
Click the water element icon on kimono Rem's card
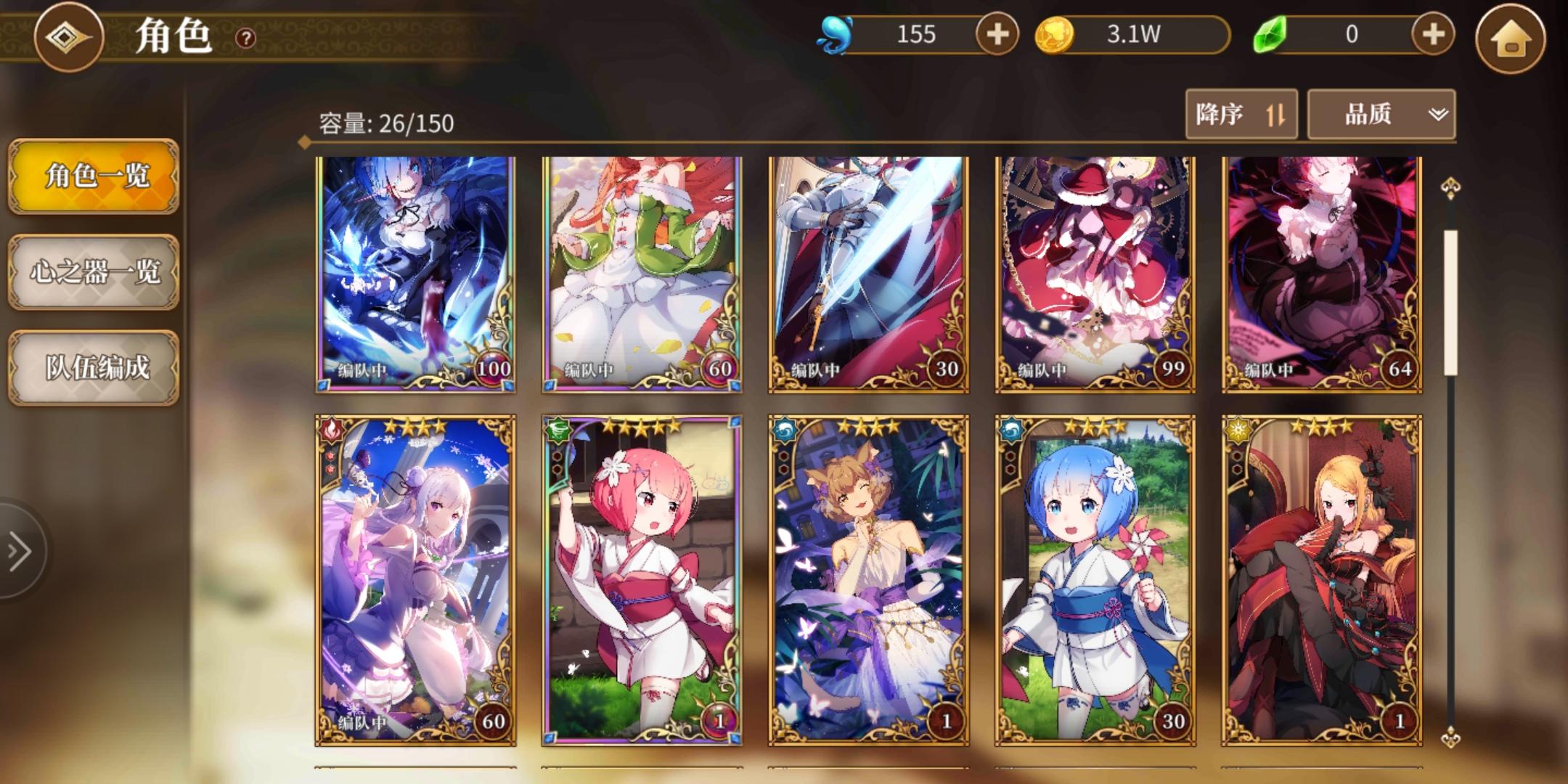[x=1010, y=430]
